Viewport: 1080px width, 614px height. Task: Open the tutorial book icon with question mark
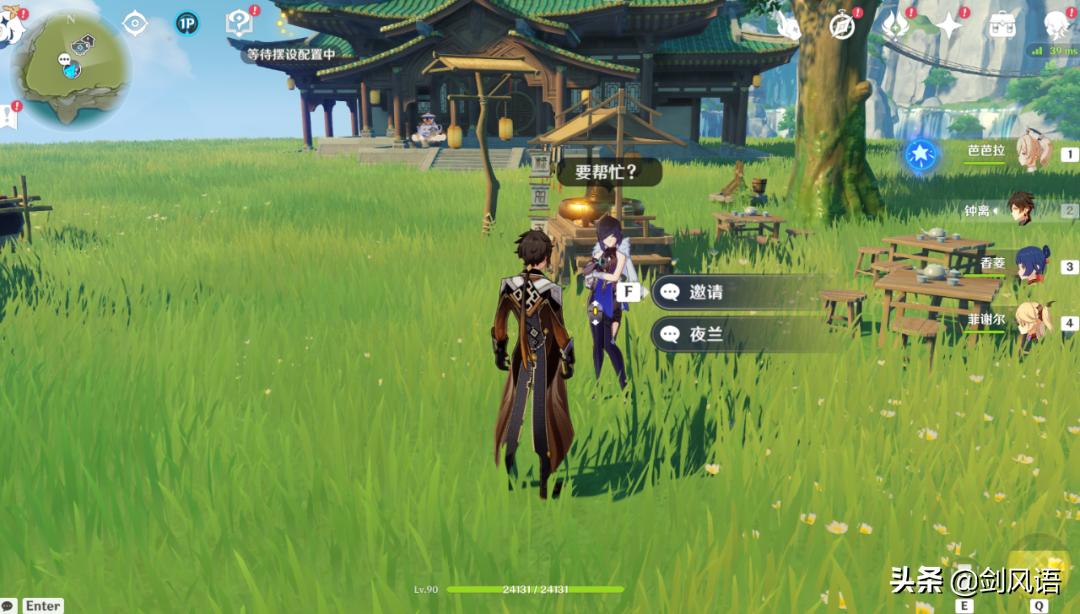[239, 22]
